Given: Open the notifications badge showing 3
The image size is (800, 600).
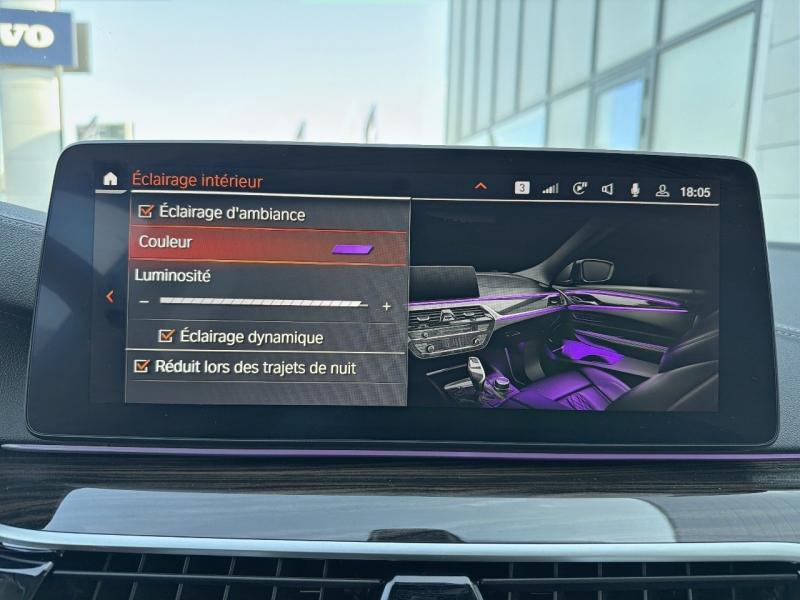Looking at the screenshot, I should pos(522,188).
